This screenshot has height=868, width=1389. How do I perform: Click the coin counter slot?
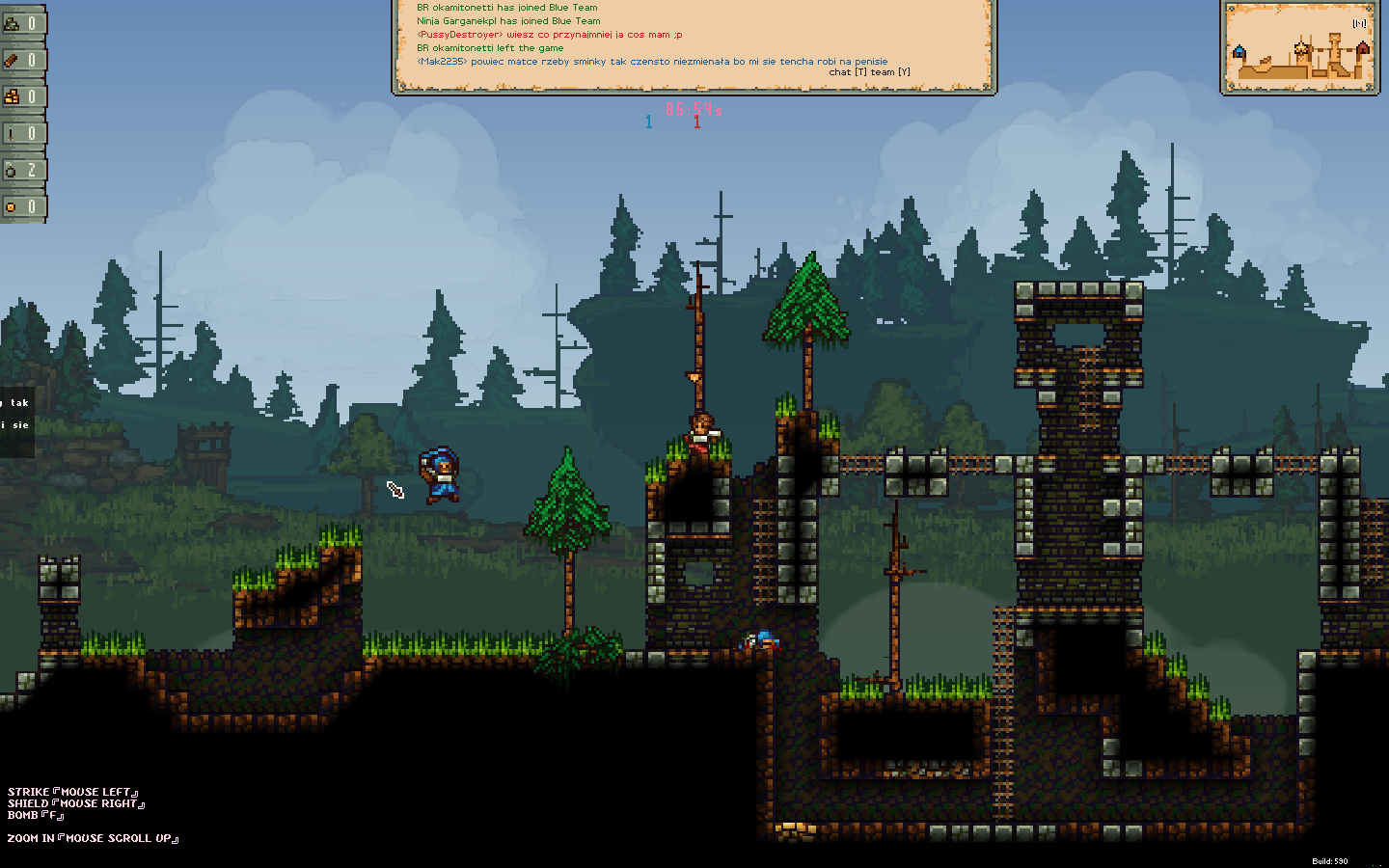22,206
